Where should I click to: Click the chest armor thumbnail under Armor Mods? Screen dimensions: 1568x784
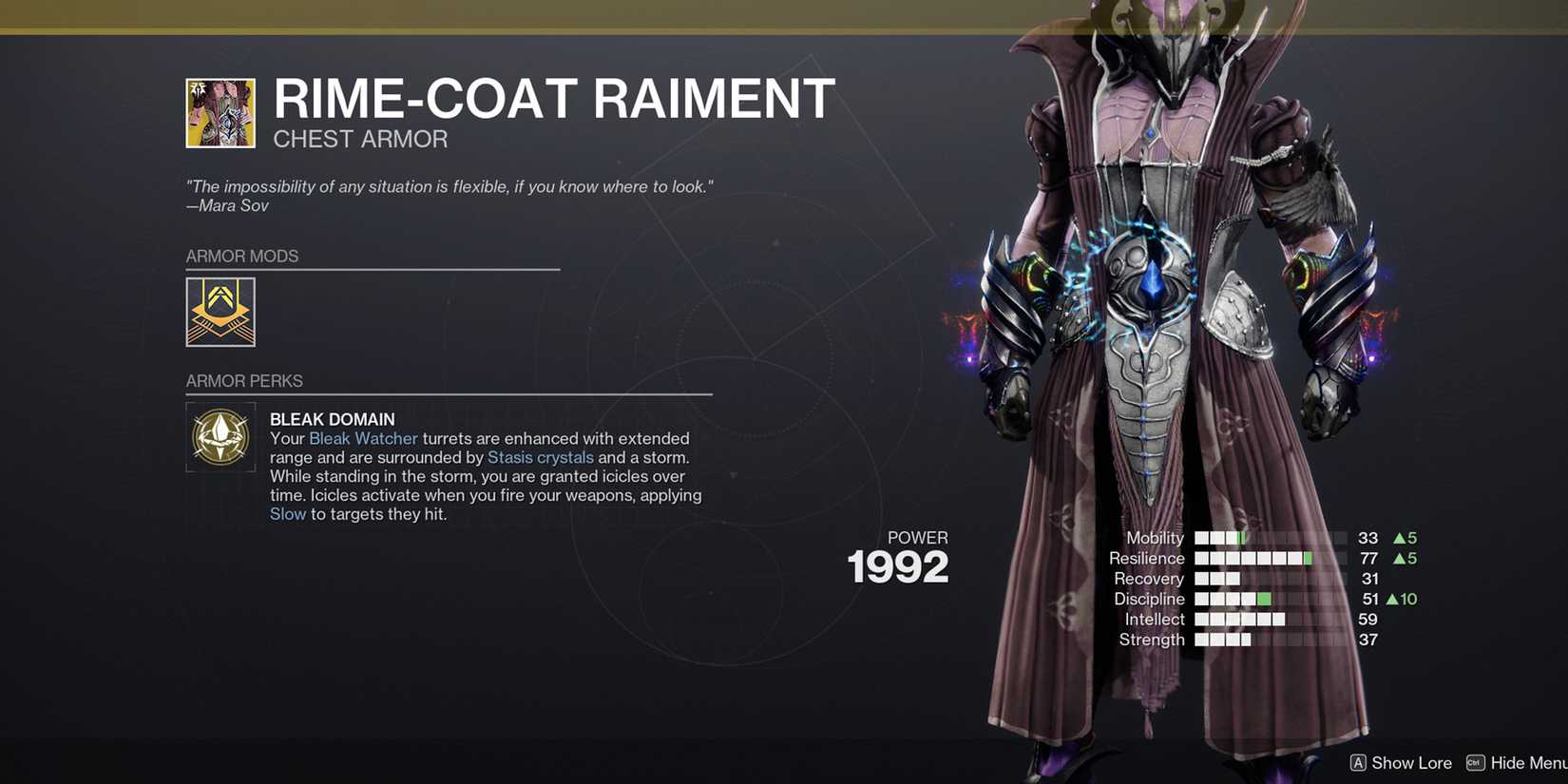point(220,312)
